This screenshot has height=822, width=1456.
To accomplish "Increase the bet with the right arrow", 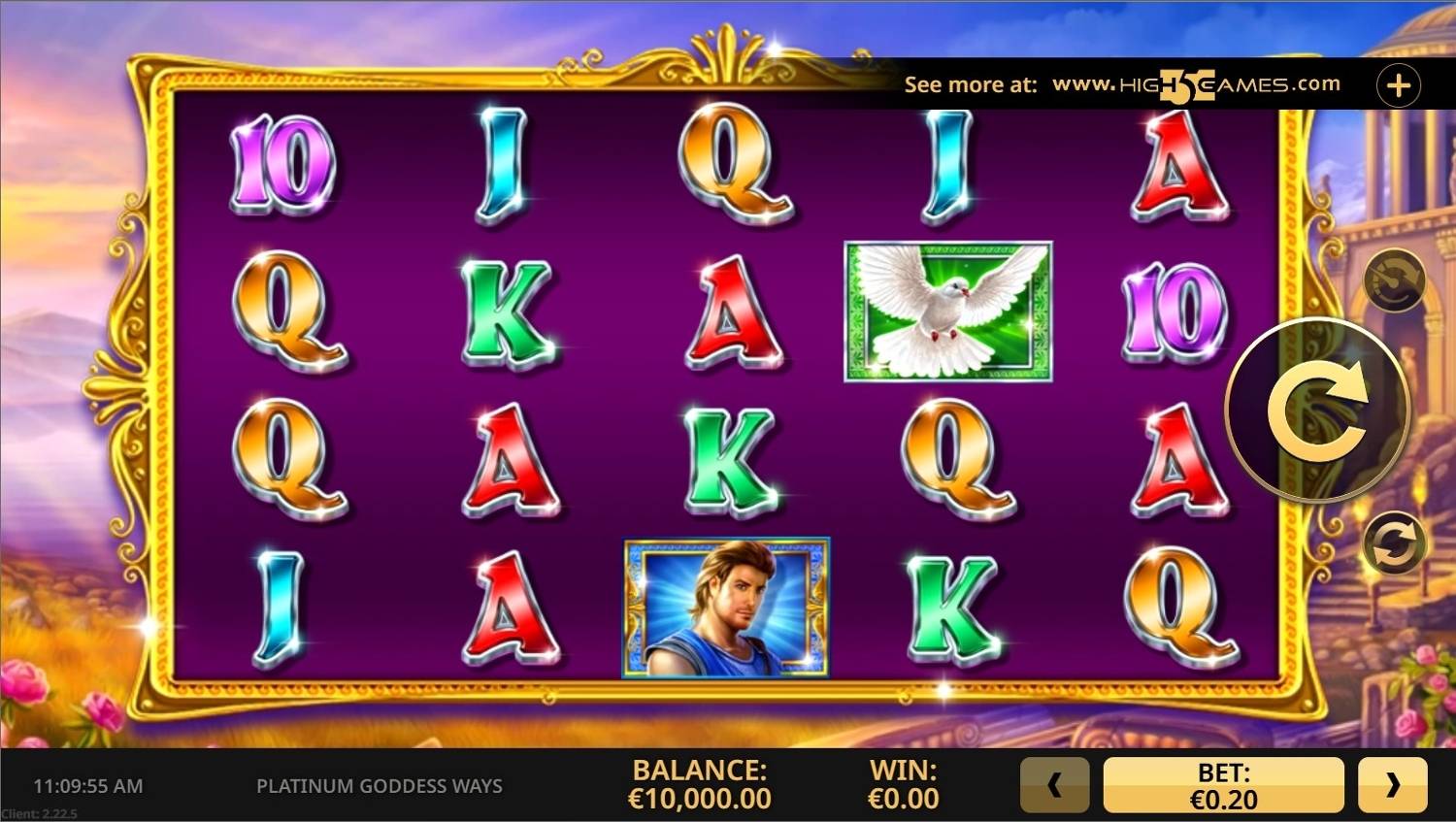I will (1392, 784).
